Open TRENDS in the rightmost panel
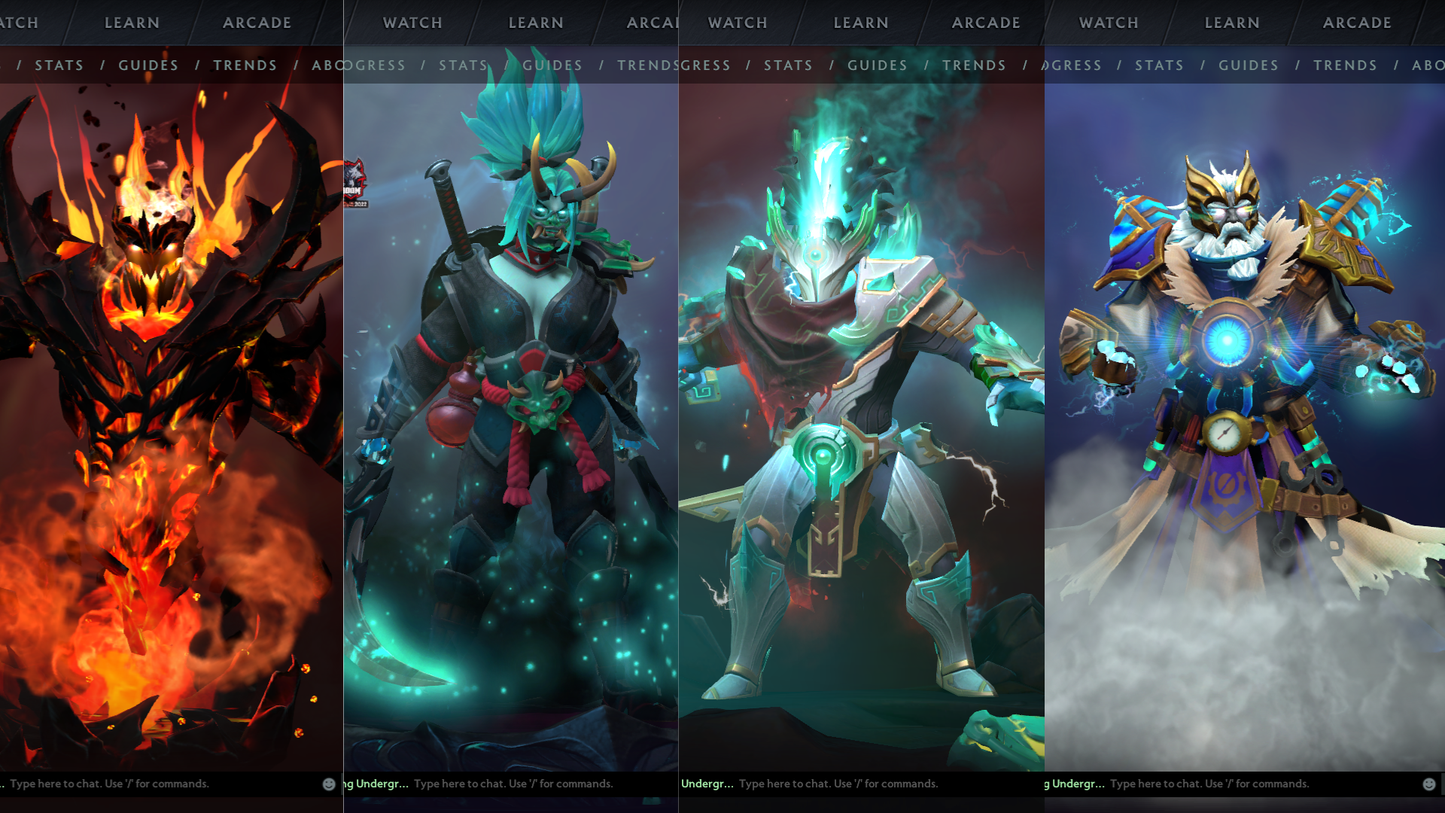 point(1345,65)
